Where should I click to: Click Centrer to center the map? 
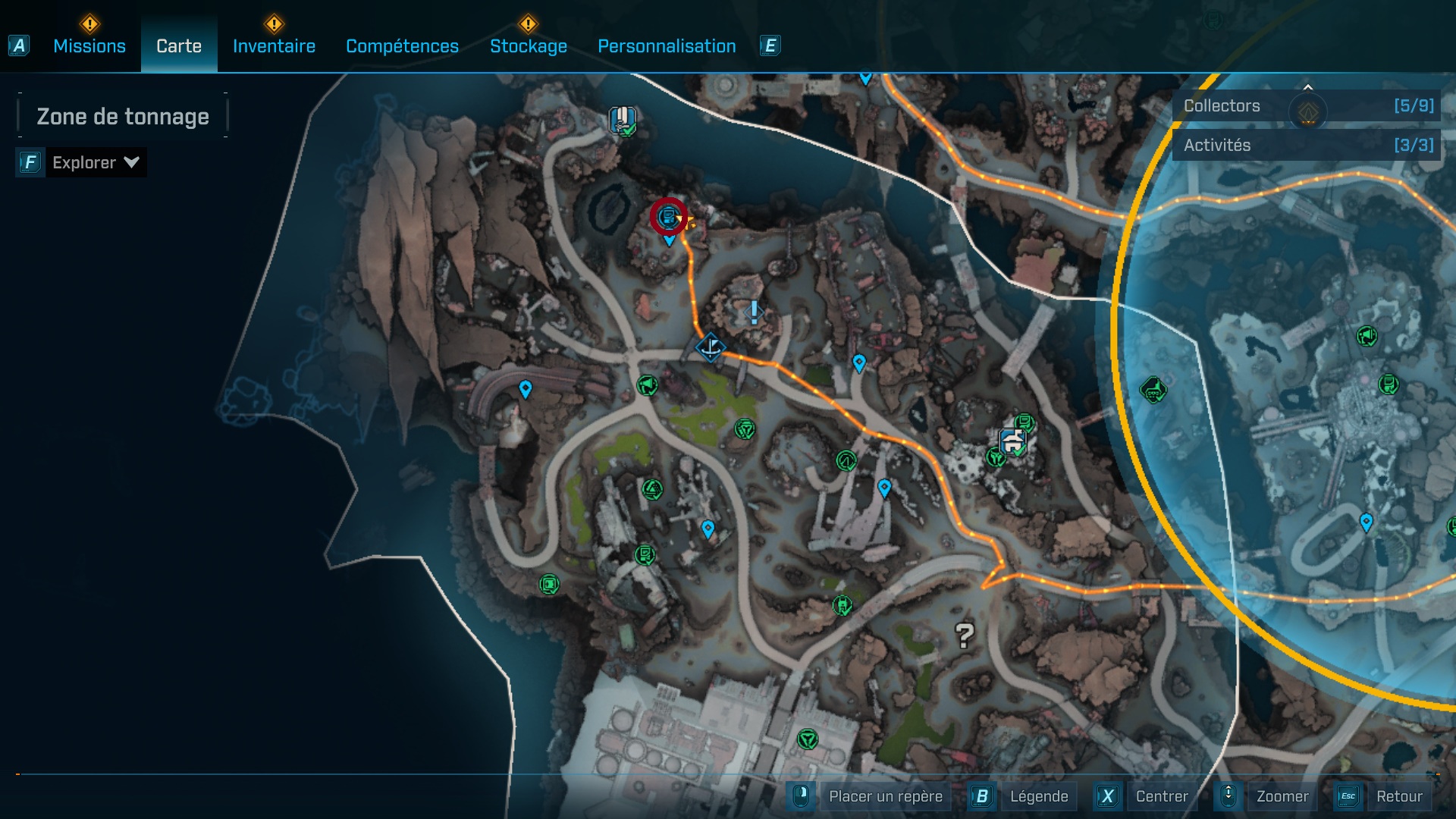click(1161, 796)
